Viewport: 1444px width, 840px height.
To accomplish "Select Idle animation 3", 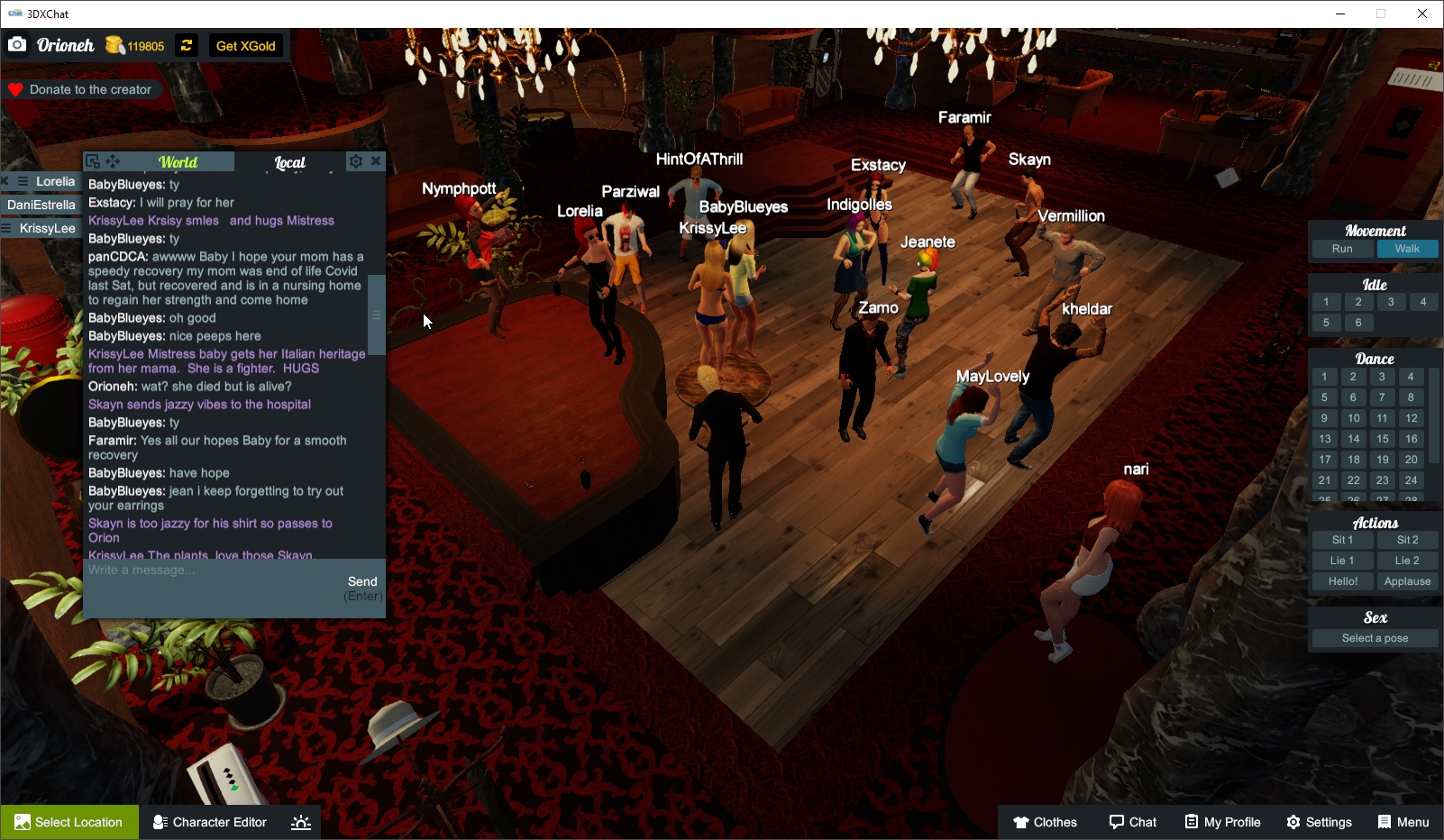I will [1391, 302].
